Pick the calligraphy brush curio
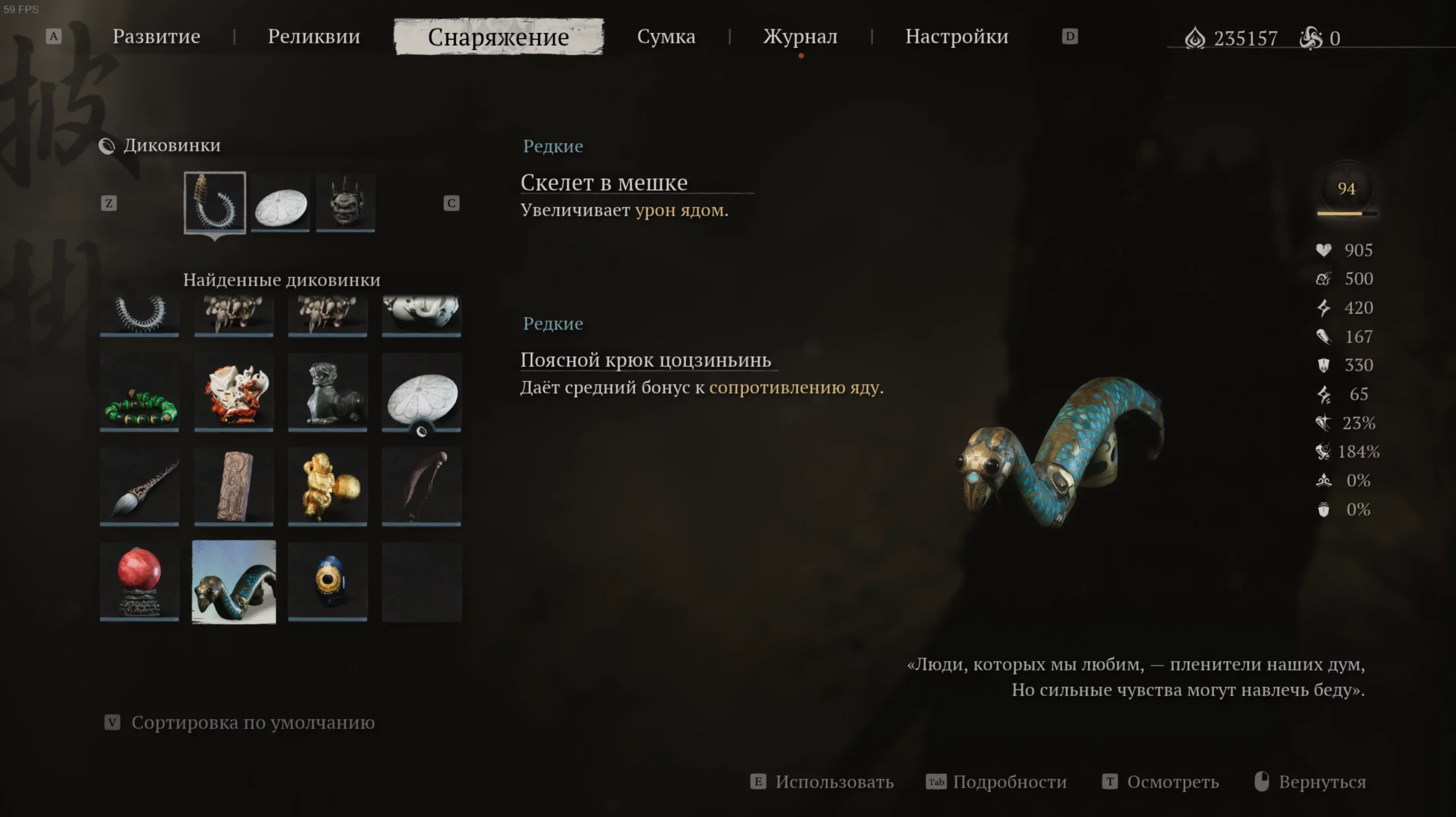 click(139, 486)
